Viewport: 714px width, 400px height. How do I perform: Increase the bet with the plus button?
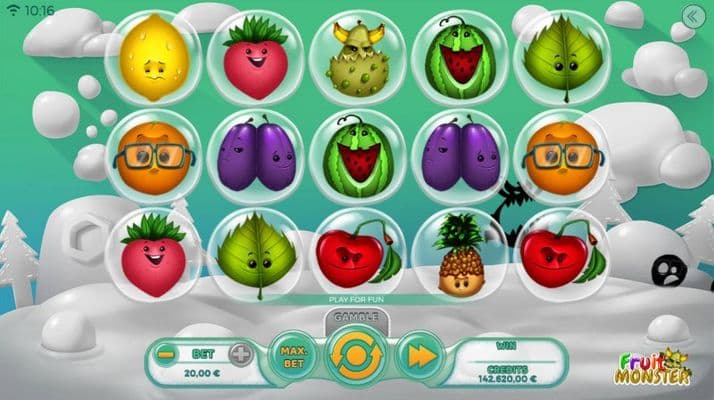(x=241, y=353)
